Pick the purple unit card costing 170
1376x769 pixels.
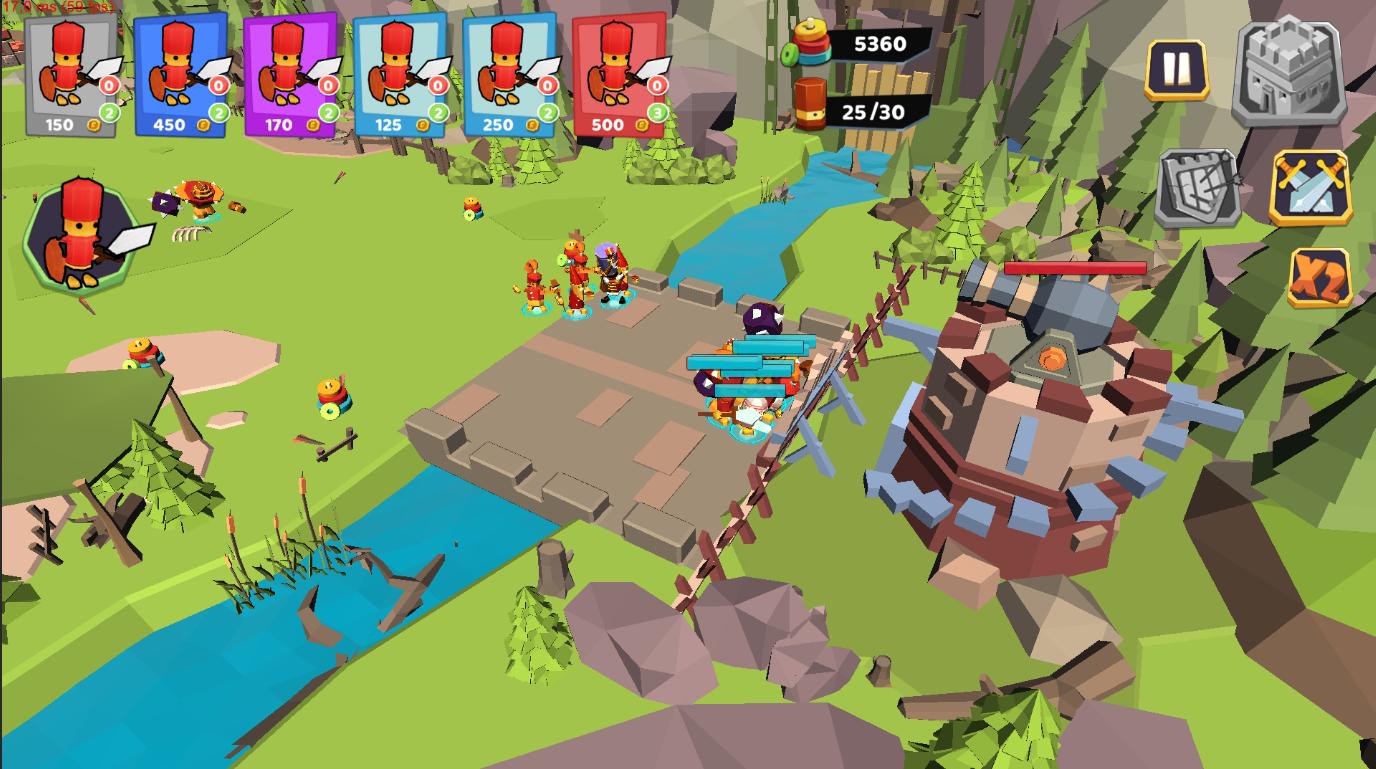pos(291,76)
